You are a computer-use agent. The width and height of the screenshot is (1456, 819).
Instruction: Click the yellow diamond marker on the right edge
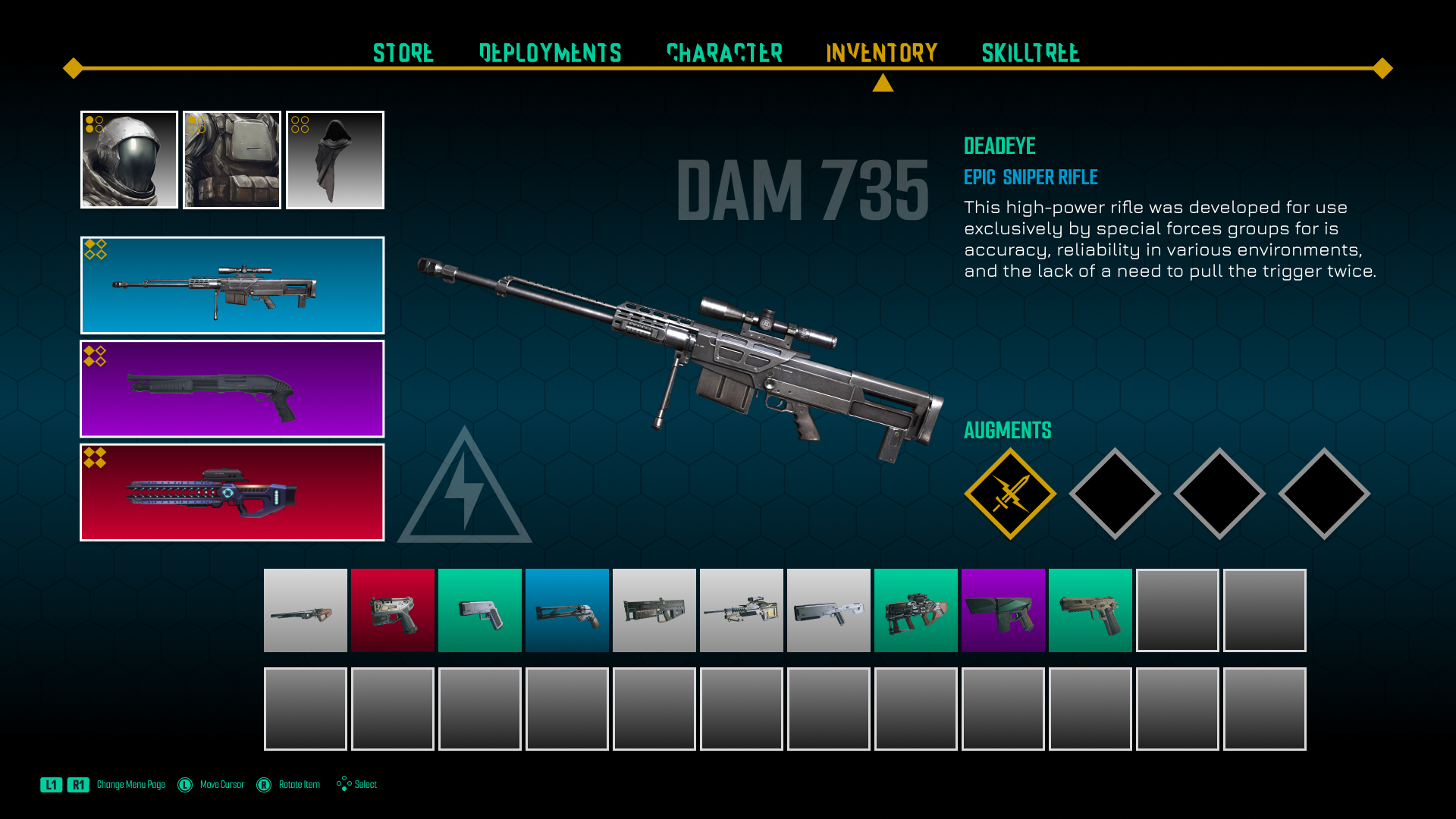point(1382,69)
